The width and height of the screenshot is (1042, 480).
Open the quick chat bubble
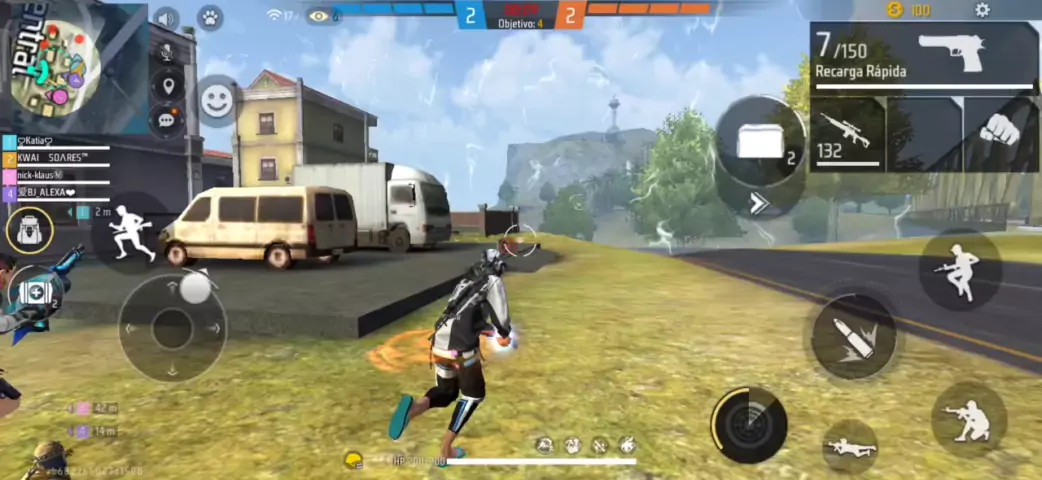166,120
